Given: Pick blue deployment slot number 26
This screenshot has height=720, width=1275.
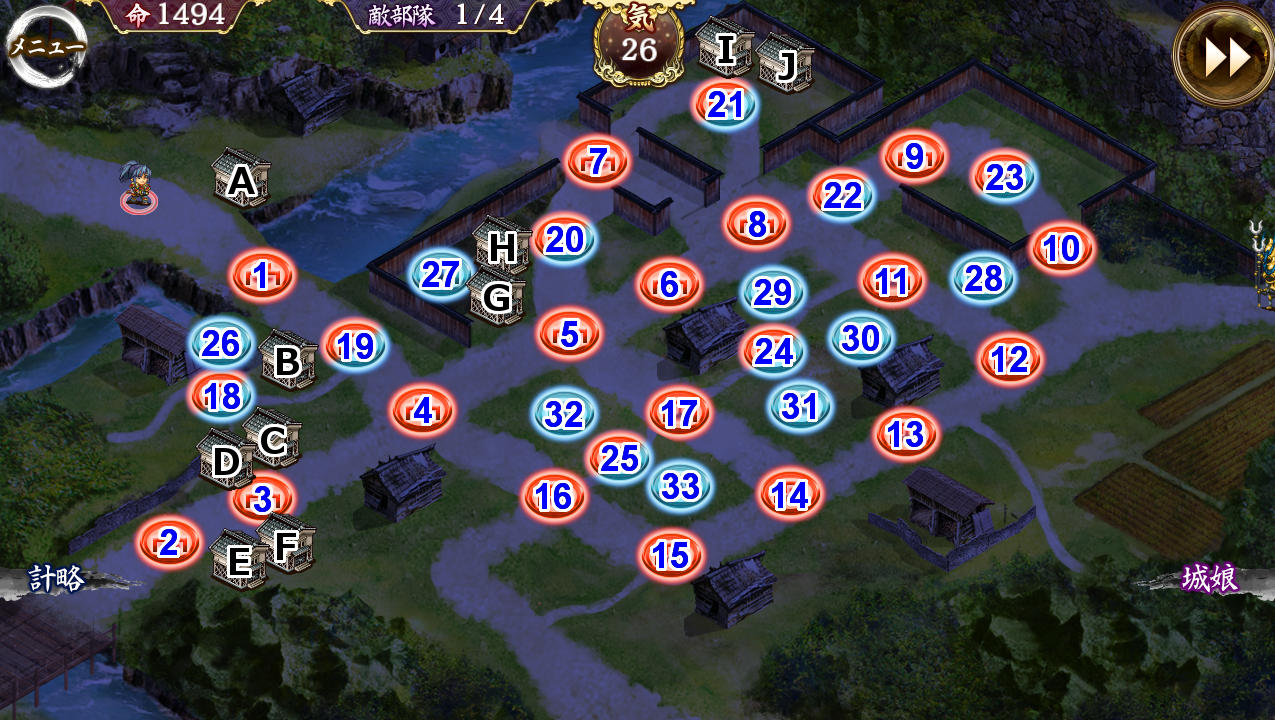Looking at the screenshot, I should tap(221, 344).
